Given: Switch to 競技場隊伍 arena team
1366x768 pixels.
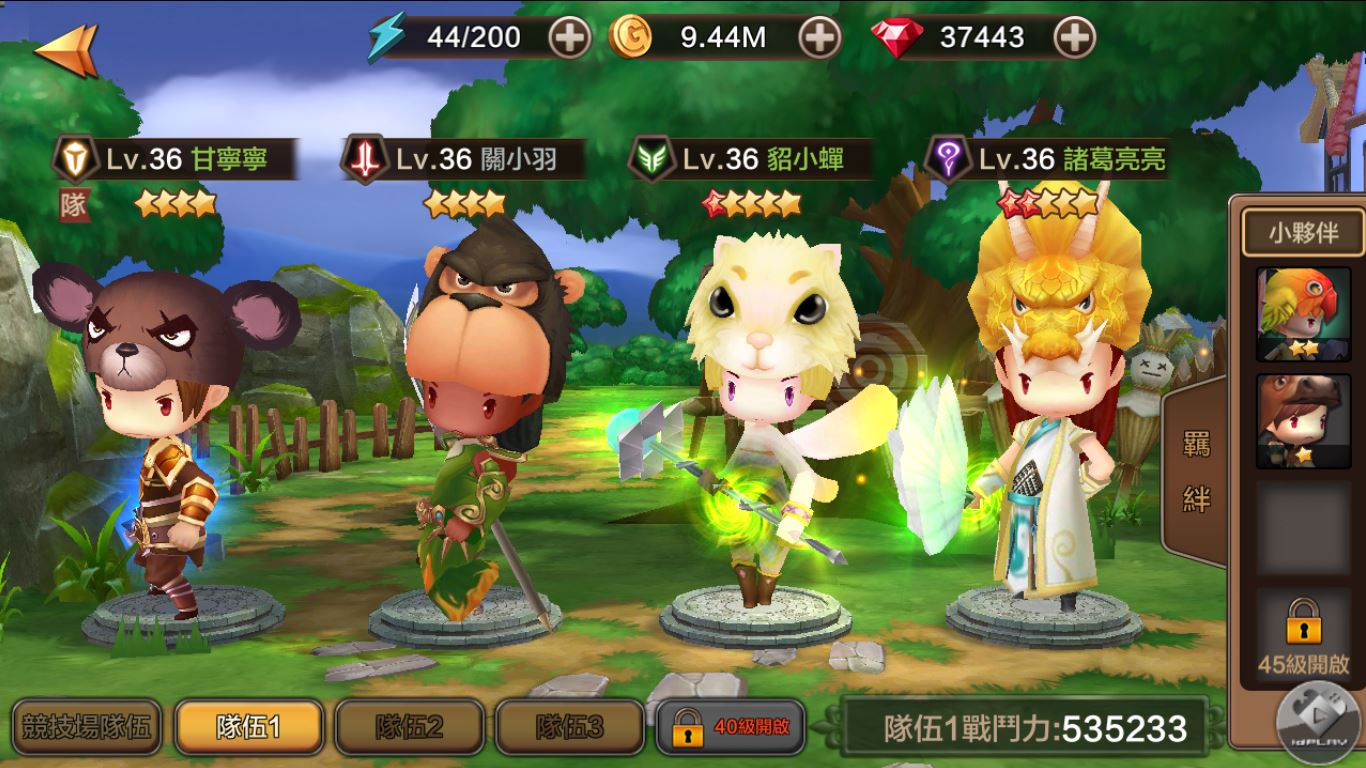Looking at the screenshot, I should click(87, 727).
